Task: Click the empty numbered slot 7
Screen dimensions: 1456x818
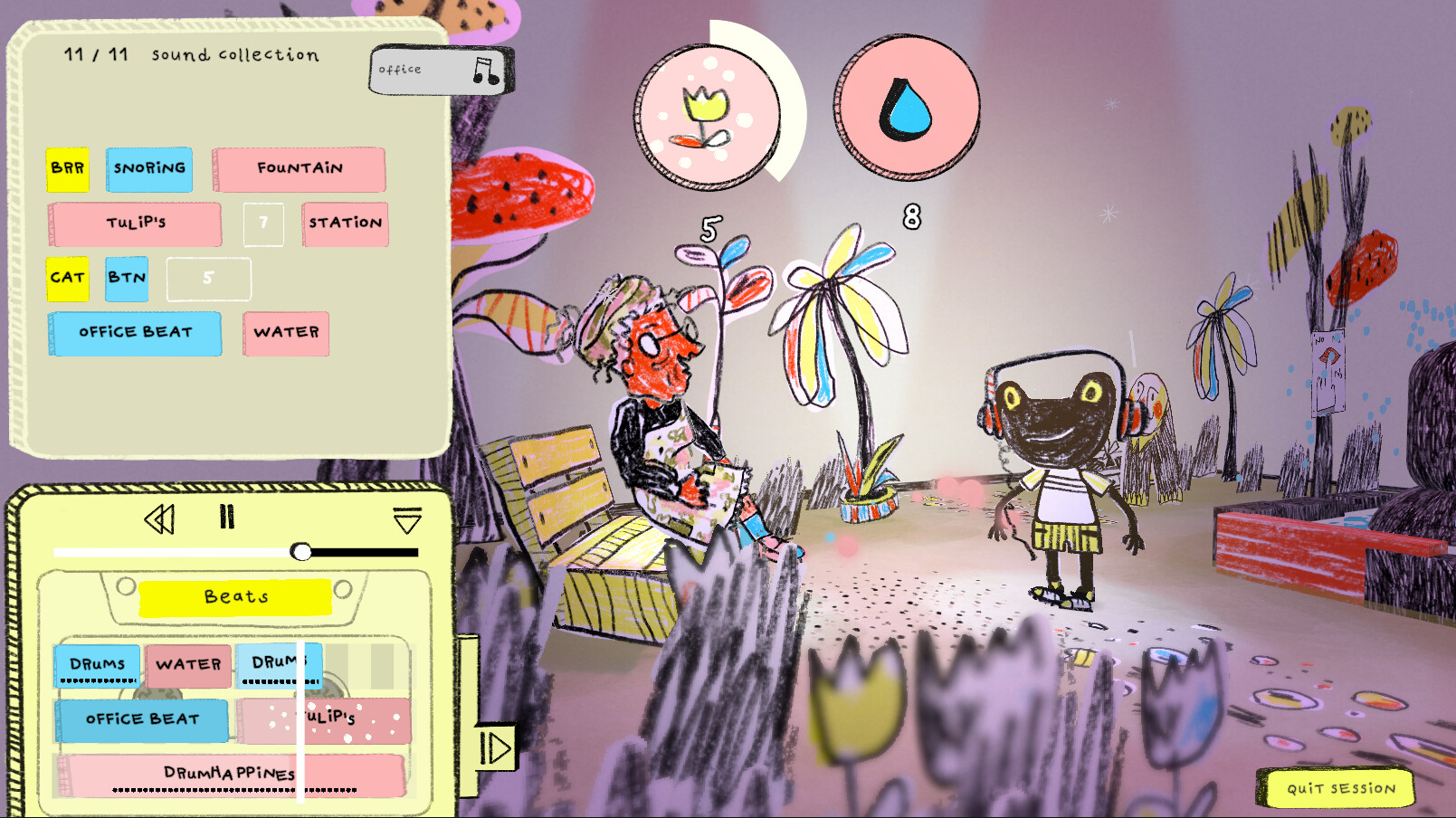Action: (262, 224)
